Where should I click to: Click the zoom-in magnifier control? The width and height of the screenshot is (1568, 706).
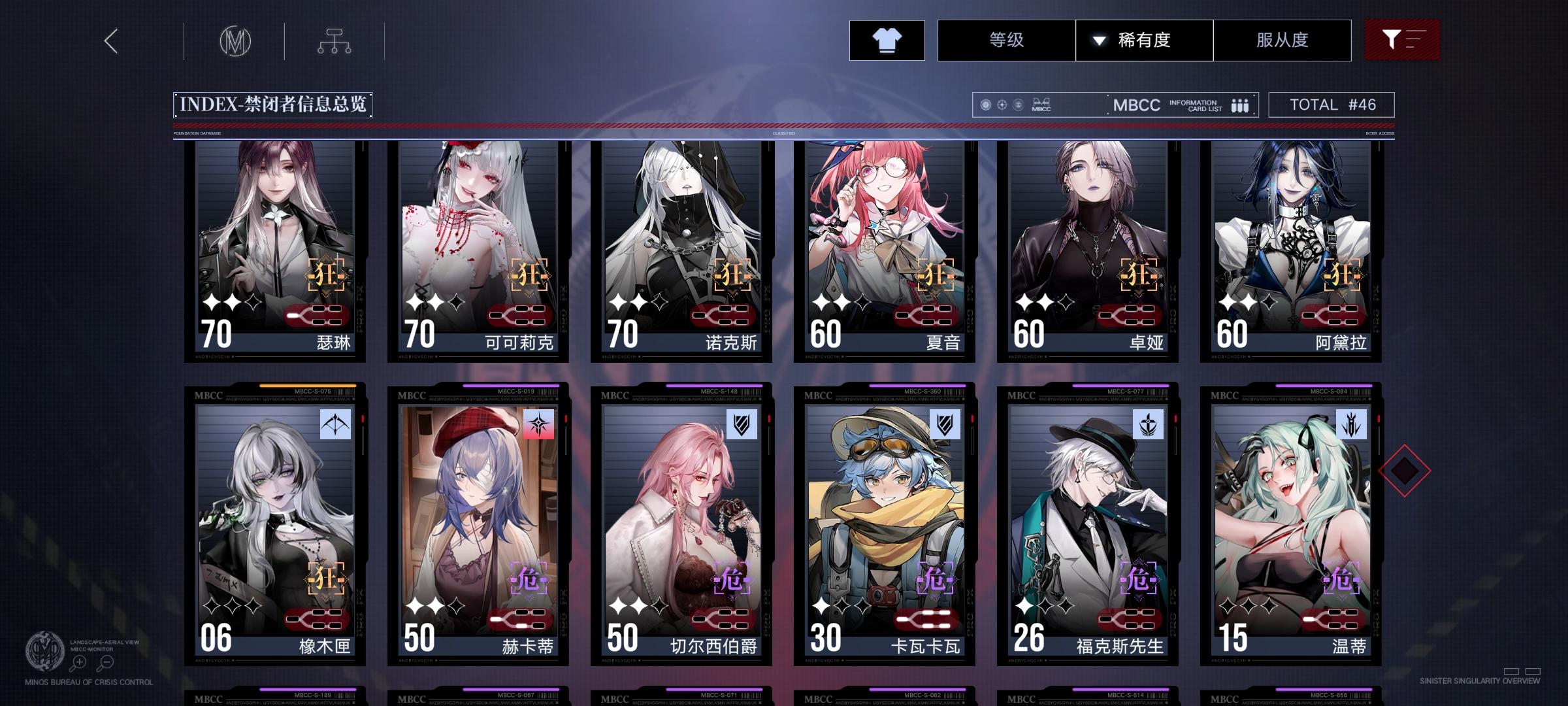[78, 664]
